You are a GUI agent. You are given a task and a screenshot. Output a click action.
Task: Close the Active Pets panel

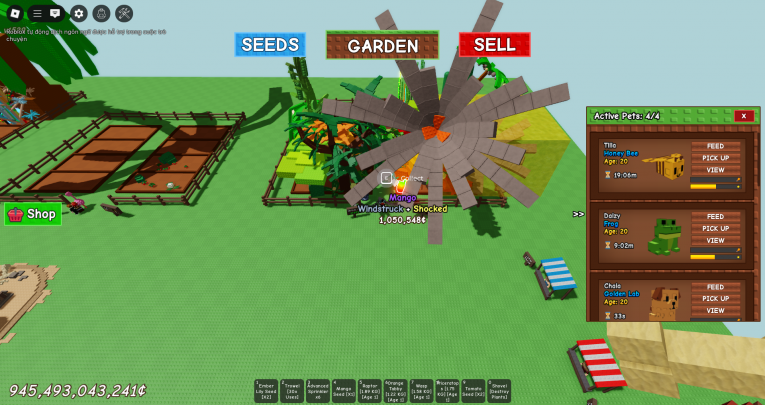[743, 116]
